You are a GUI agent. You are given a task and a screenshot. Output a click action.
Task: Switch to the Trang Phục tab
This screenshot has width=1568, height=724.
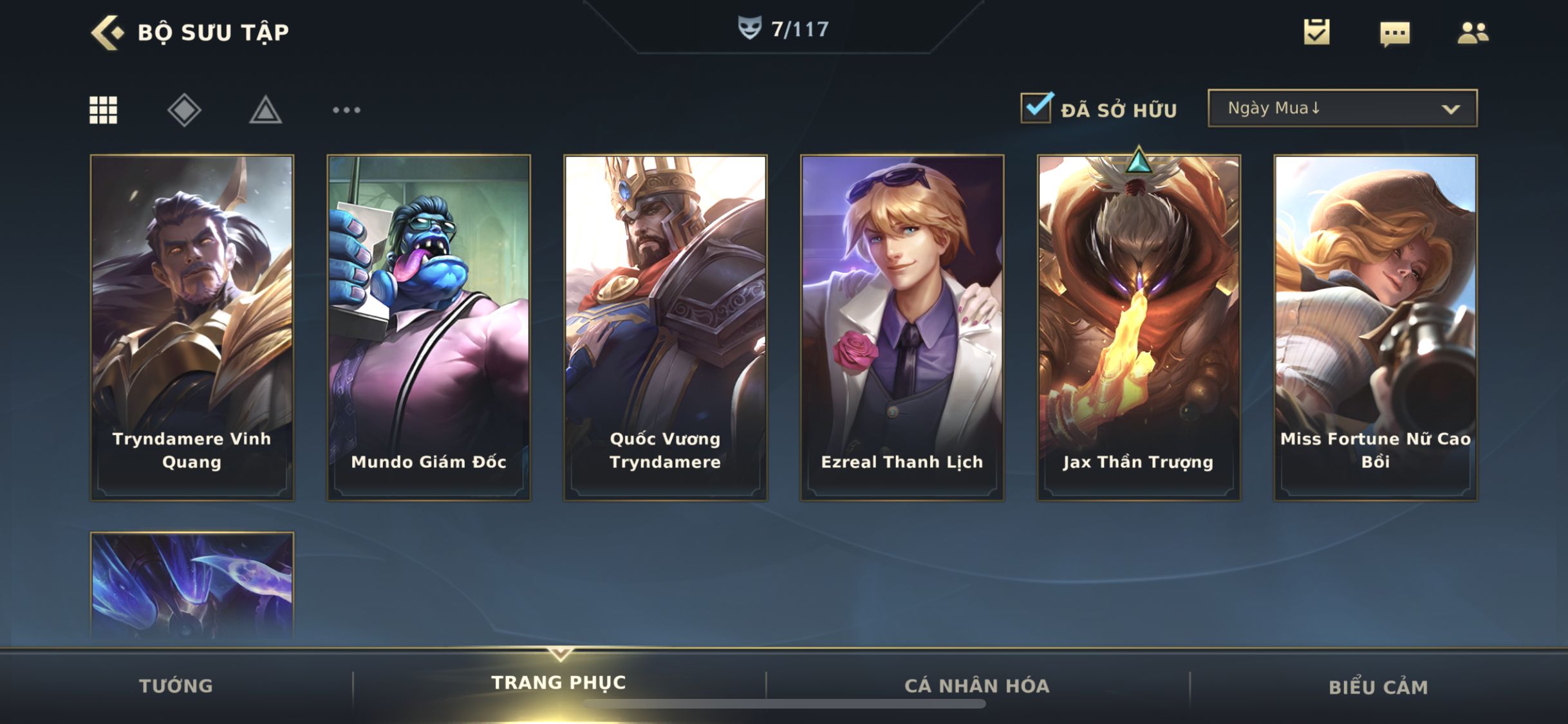[559, 683]
